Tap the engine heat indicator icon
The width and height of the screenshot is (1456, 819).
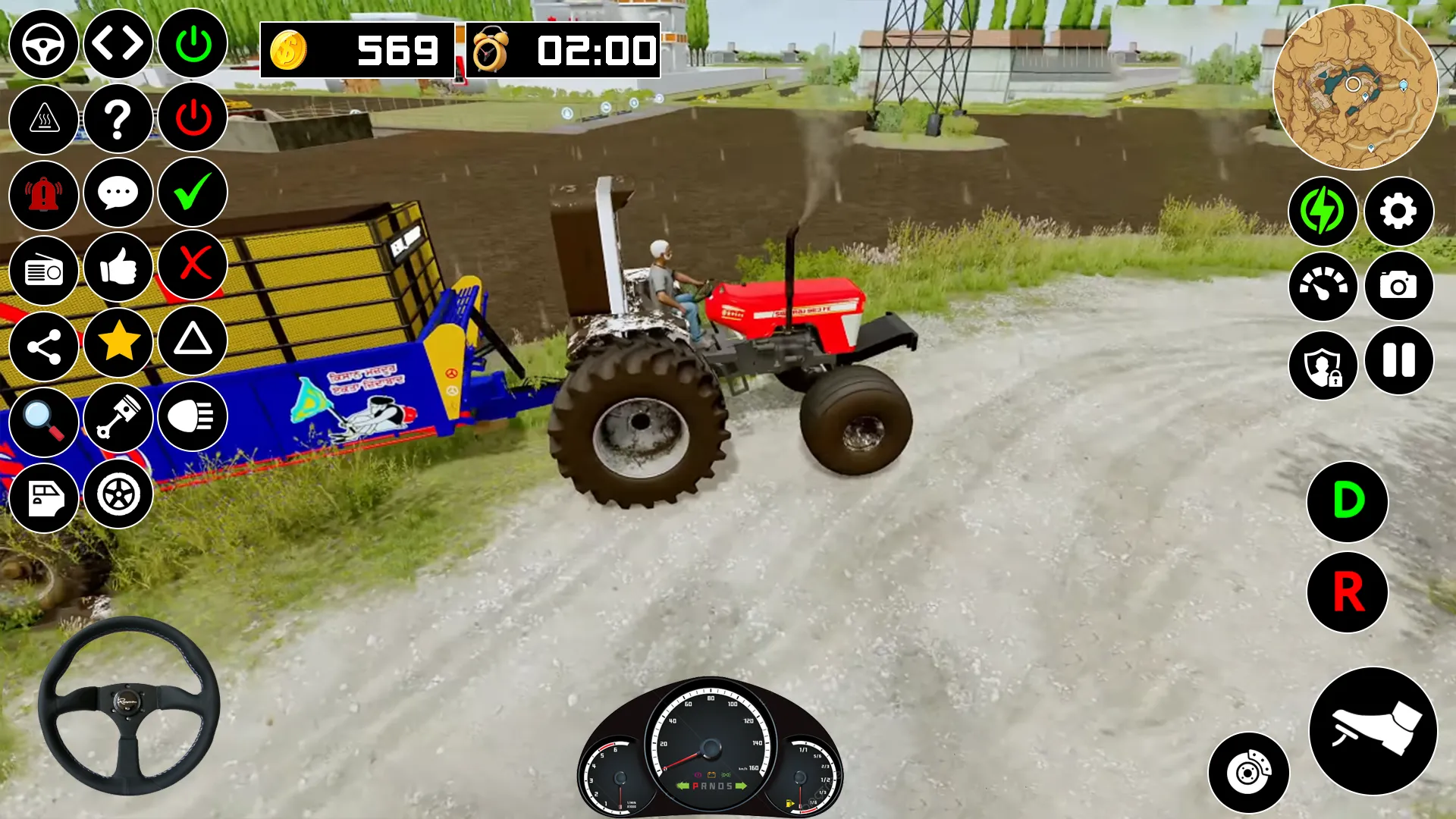click(x=43, y=119)
